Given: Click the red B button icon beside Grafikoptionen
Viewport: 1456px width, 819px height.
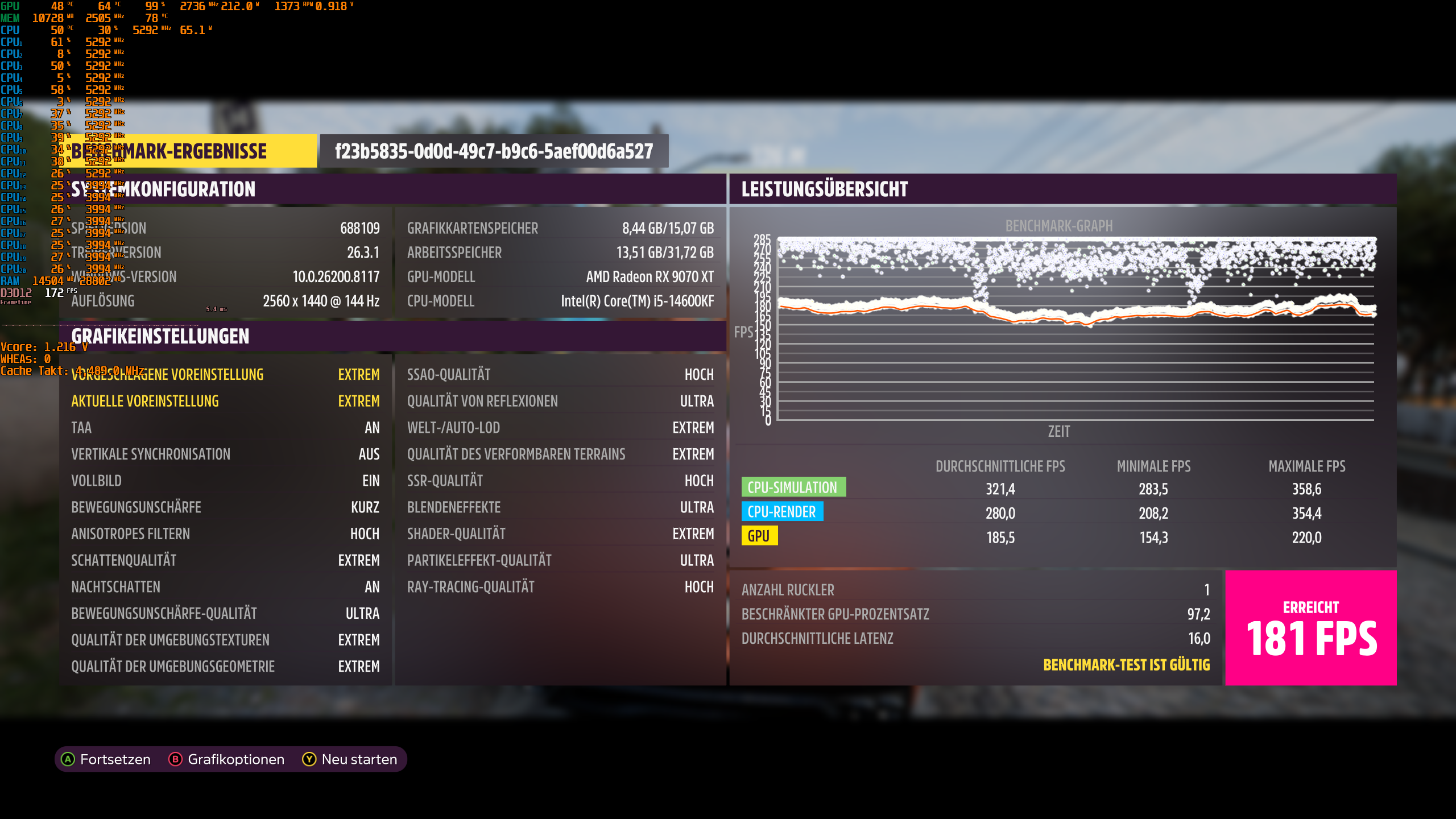Looking at the screenshot, I should click(175, 759).
